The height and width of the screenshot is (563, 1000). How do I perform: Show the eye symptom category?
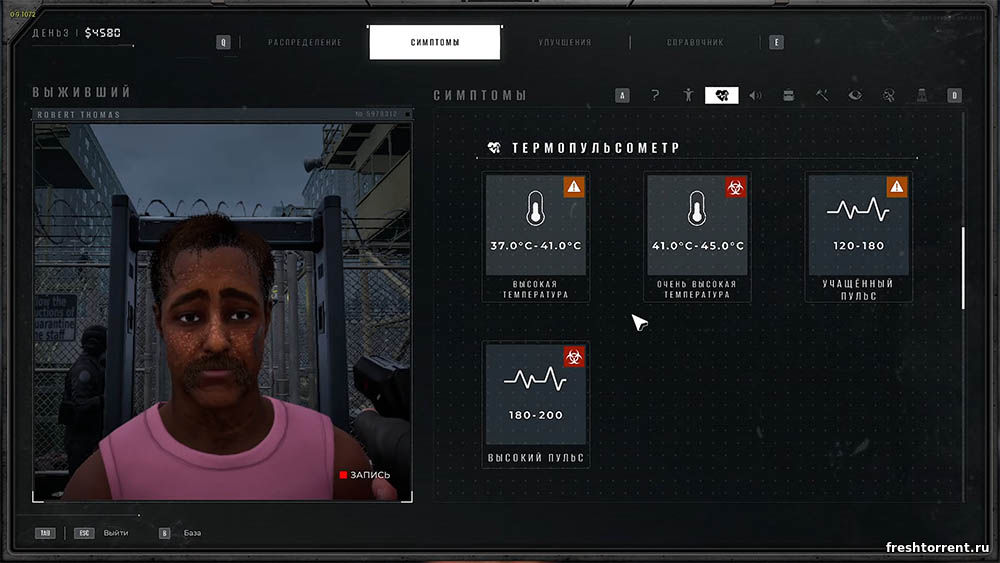[x=855, y=96]
